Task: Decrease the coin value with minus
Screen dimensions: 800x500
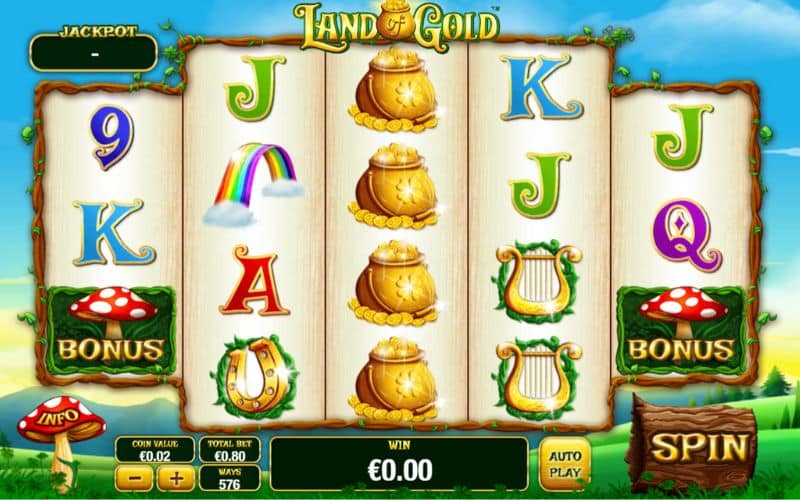Action: point(134,477)
